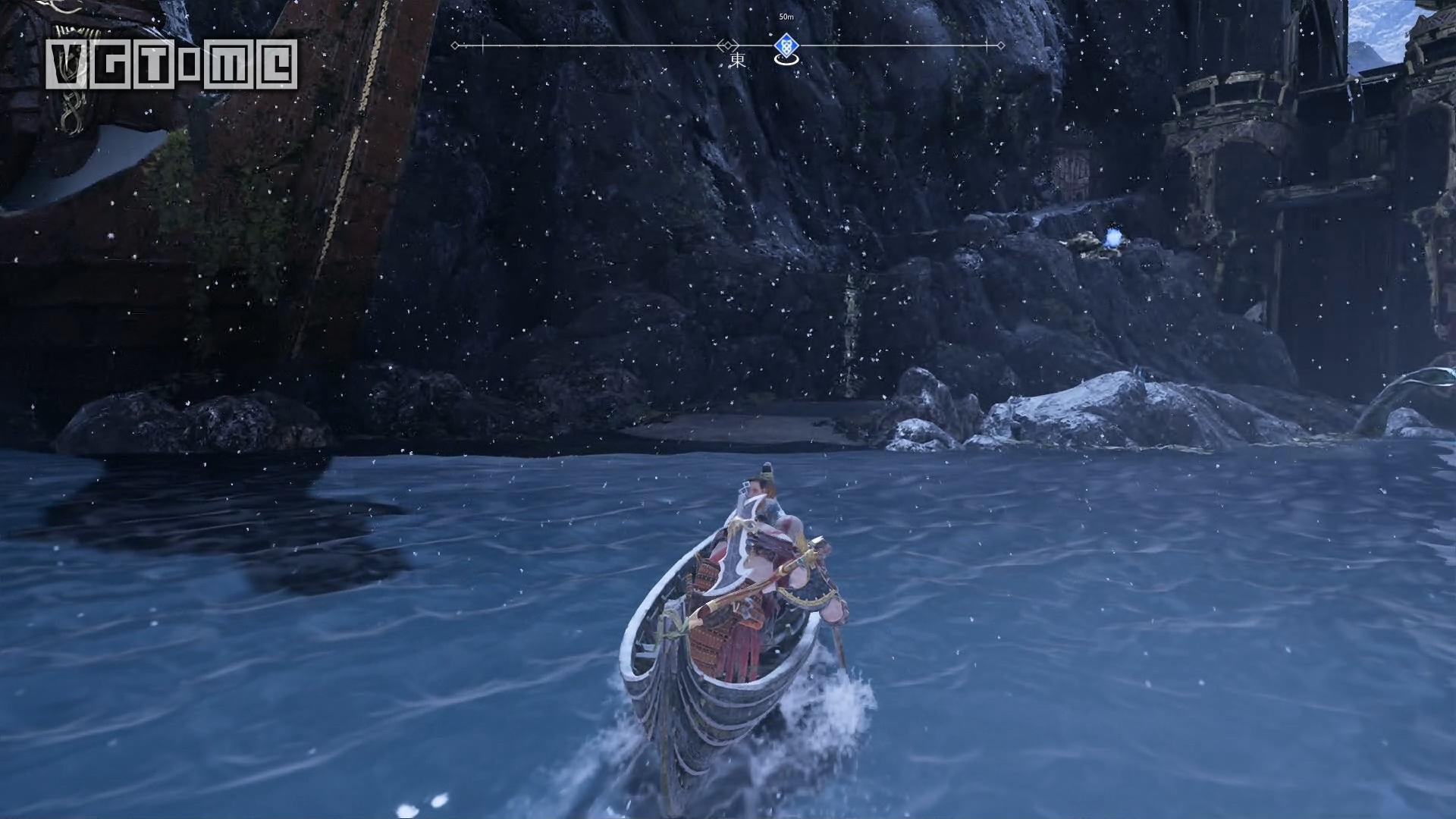The width and height of the screenshot is (1456, 819).
Task: Click the VGTime watermark logo
Action: click(171, 64)
